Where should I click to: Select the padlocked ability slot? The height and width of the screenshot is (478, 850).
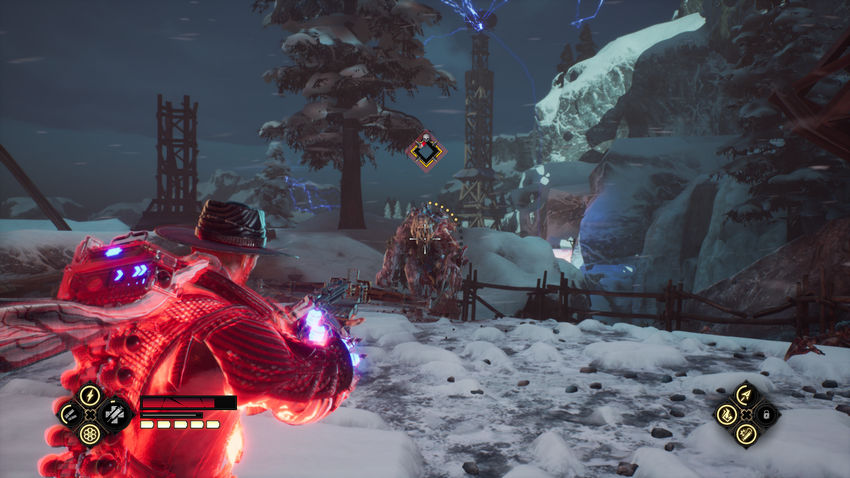(765, 413)
